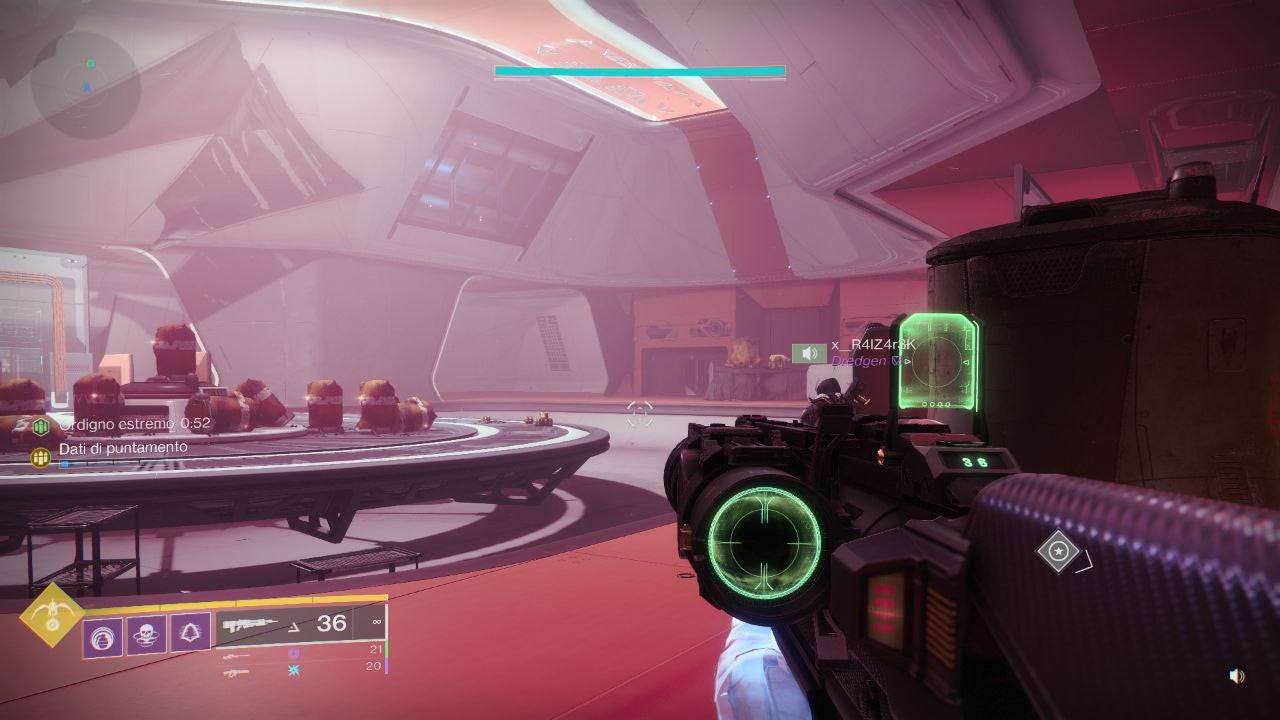Click the voice speaker icon beside x_R4IZ4r3K
This screenshot has height=720, width=1280.
pyautogui.click(x=808, y=353)
